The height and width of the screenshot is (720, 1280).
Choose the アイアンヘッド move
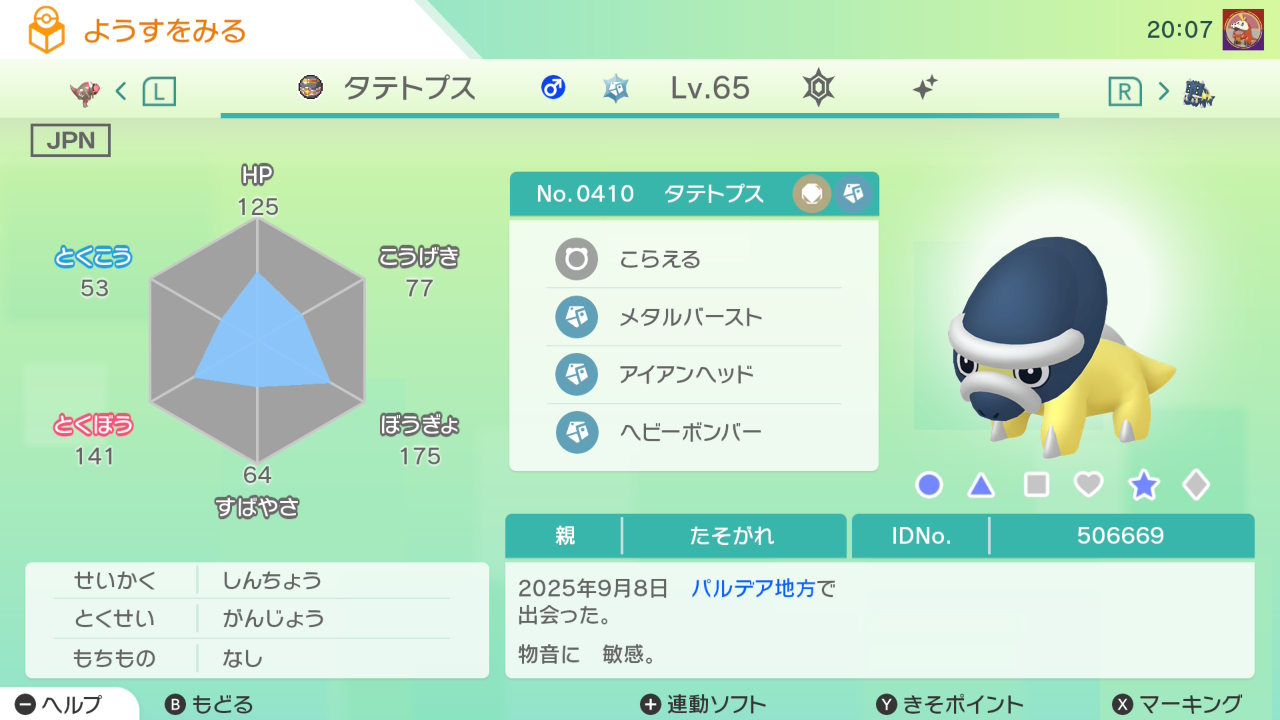pos(693,375)
